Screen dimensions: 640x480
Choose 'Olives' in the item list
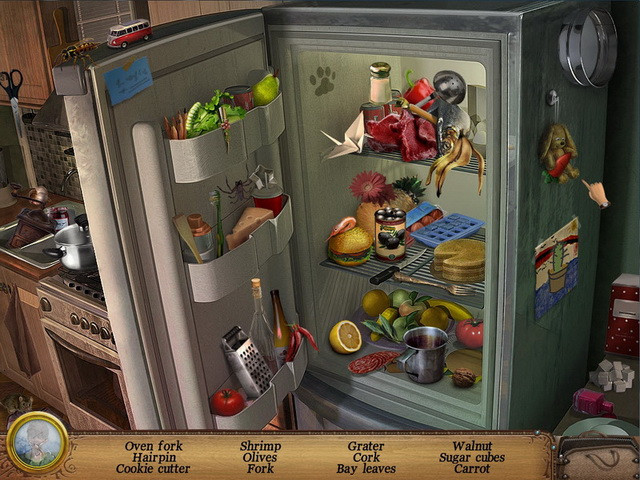[260, 458]
